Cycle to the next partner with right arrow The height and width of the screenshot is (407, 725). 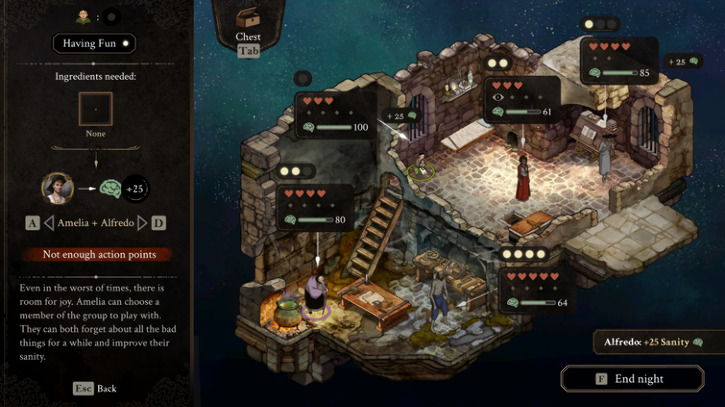[141, 222]
